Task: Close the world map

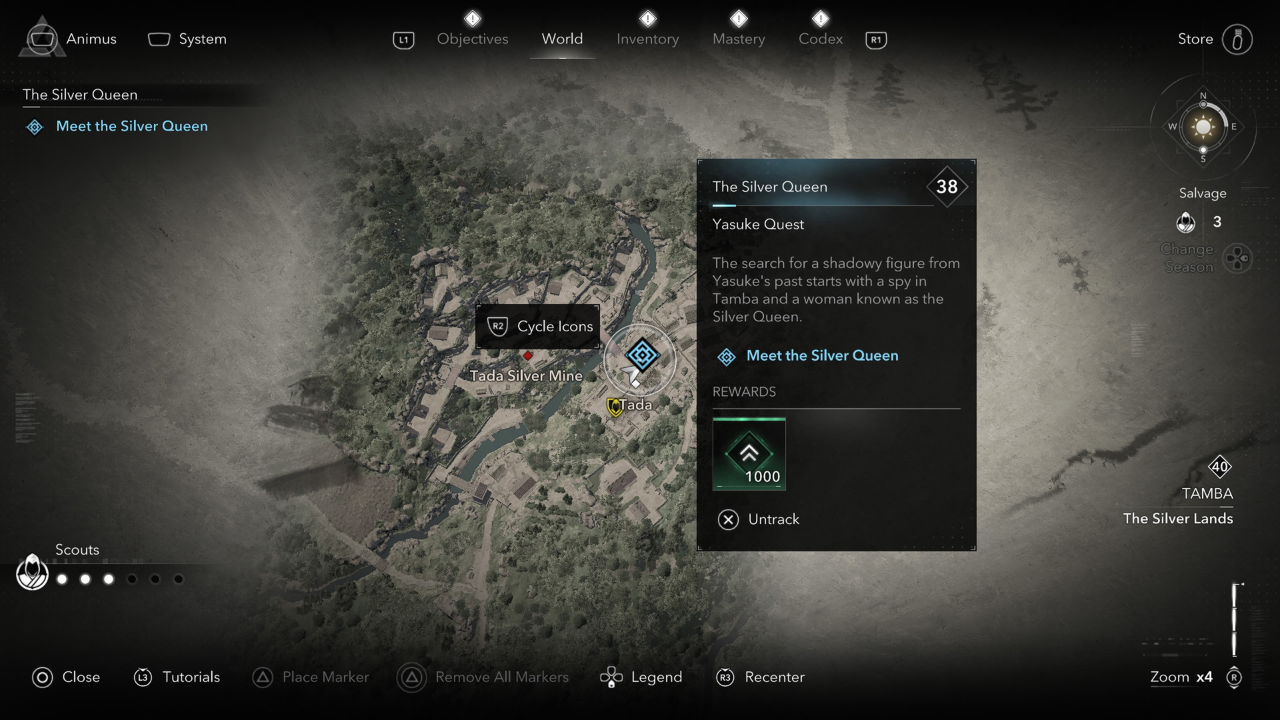Action: coord(66,677)
